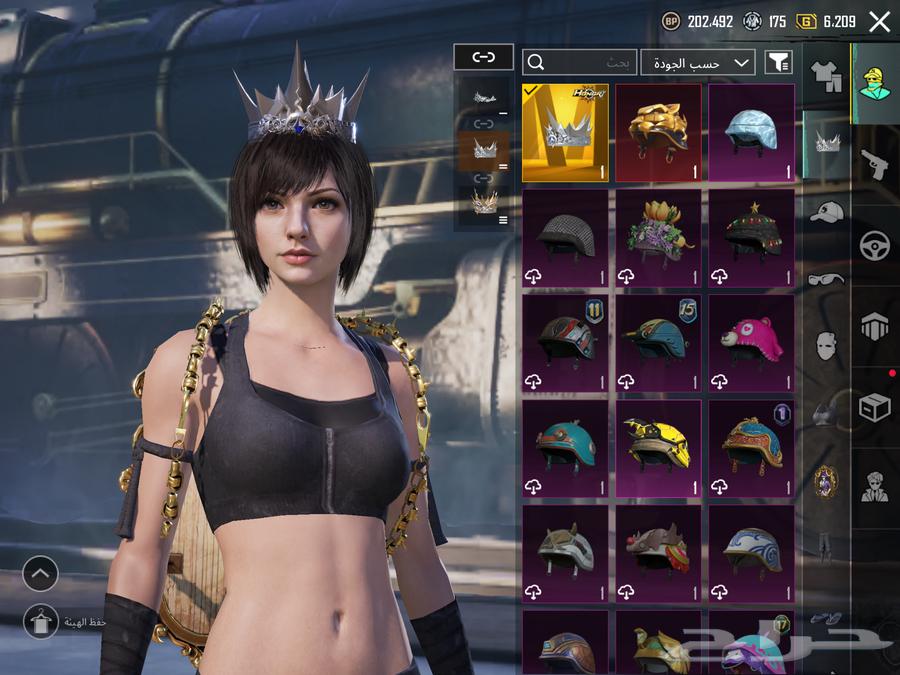Screen dimensions: 900x675
Task: Open the funnel filter options
Action: (779, 62)
